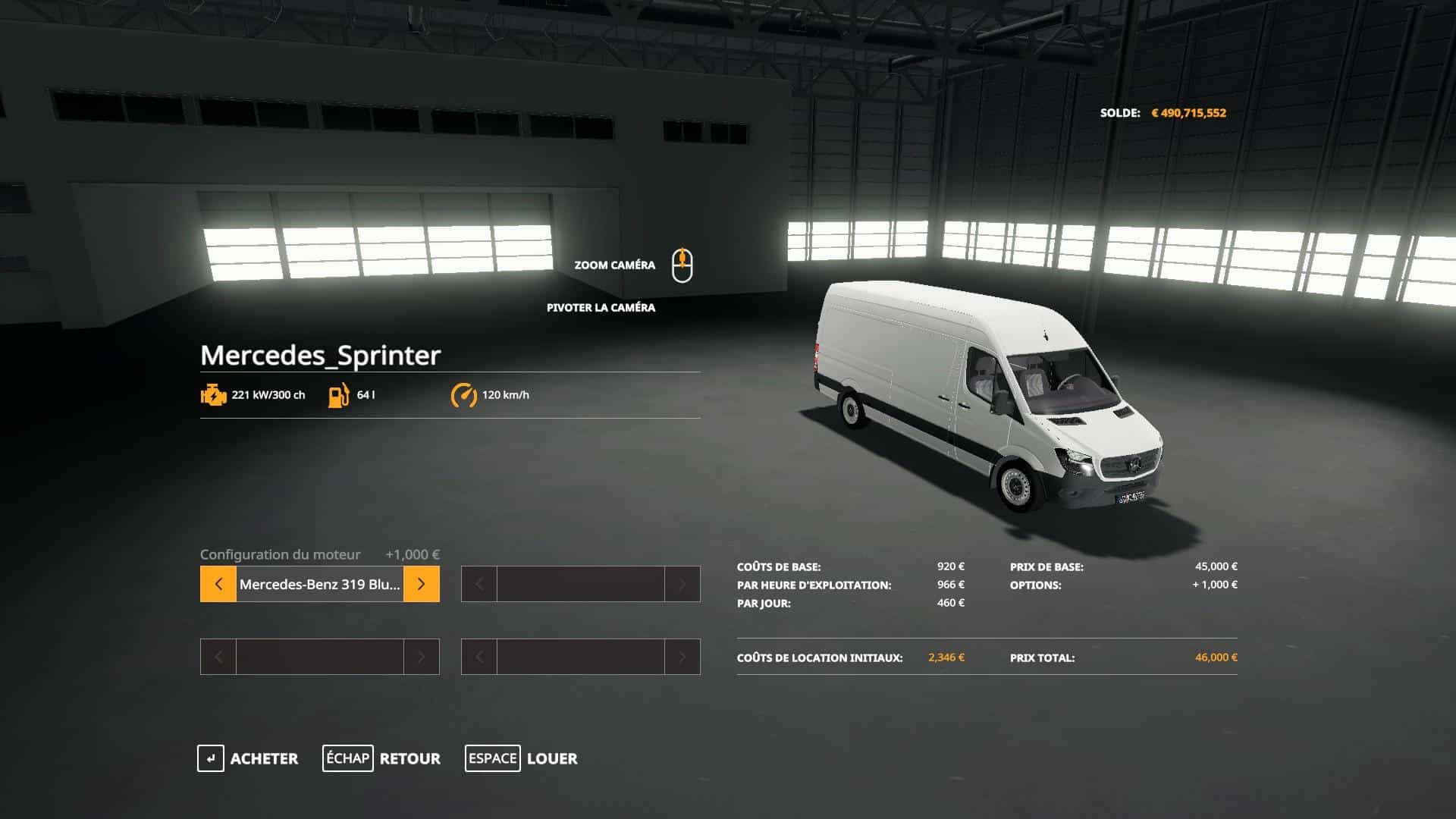Click the Enter key icon beside Acheter

click(211, 758)
